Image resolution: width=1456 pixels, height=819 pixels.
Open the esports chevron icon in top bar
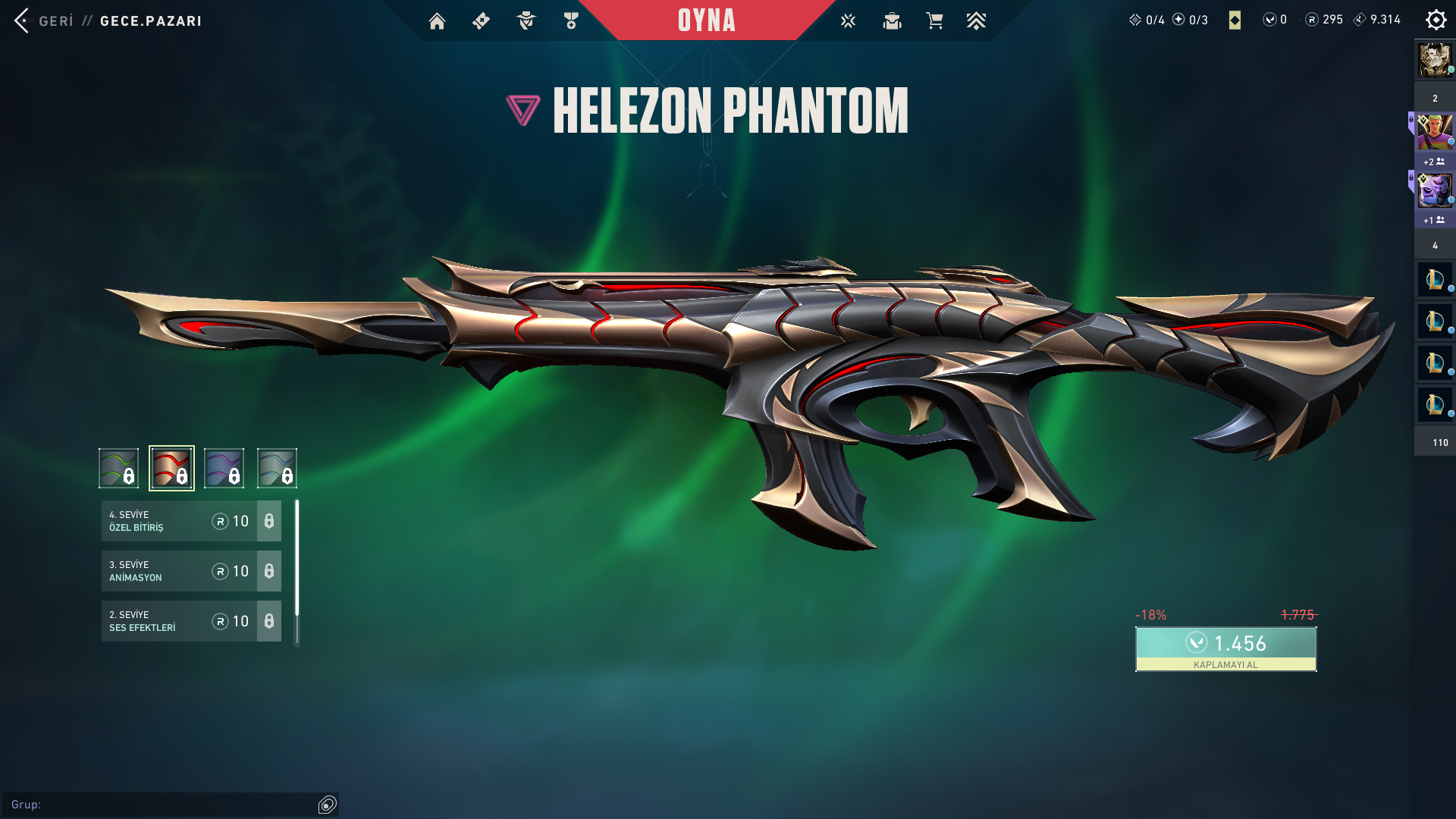pyautogui.click(x=976, y=21)
